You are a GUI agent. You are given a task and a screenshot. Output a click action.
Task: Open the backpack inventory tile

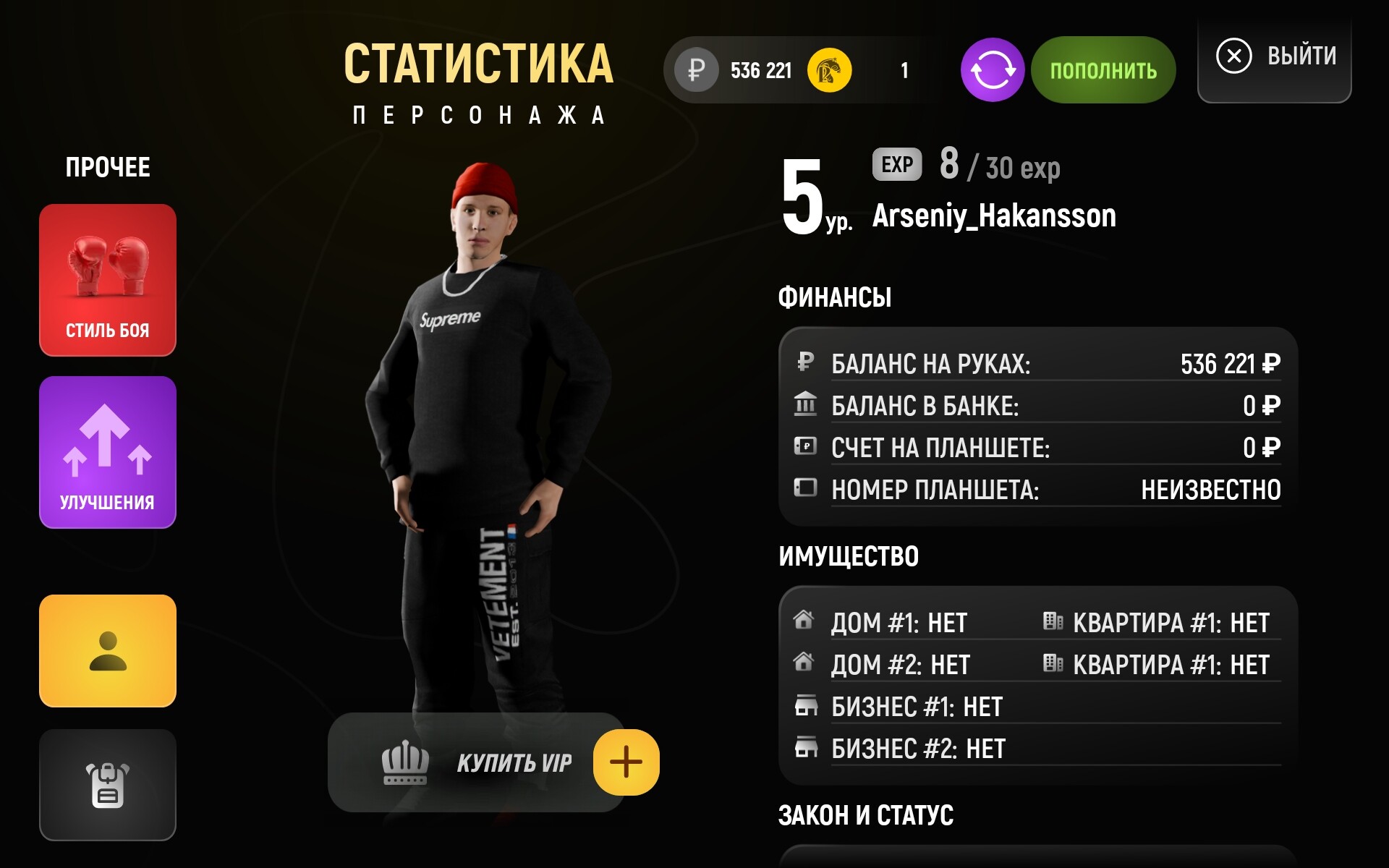(x=108, y=785)
